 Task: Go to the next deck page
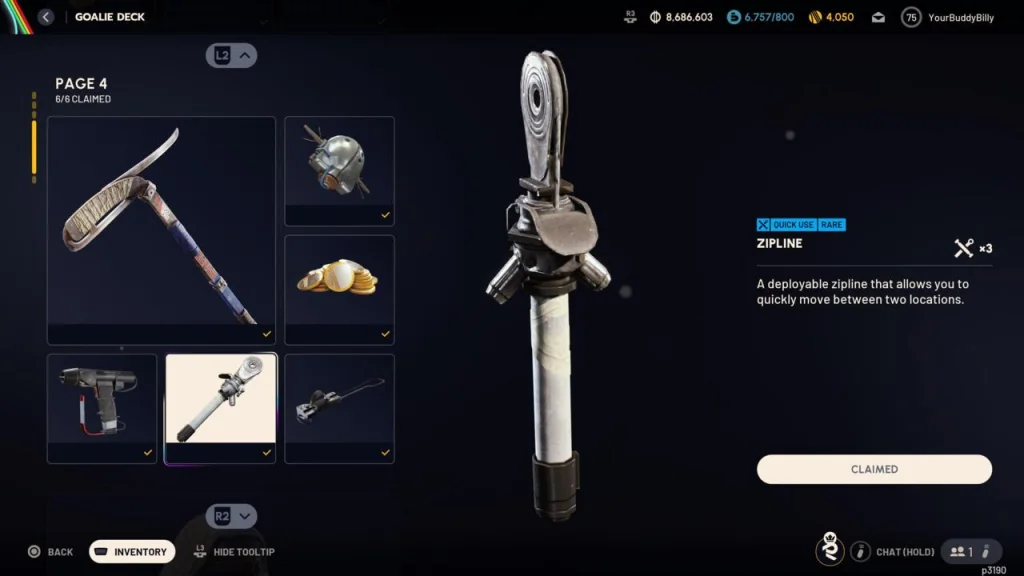click(232, 516)
